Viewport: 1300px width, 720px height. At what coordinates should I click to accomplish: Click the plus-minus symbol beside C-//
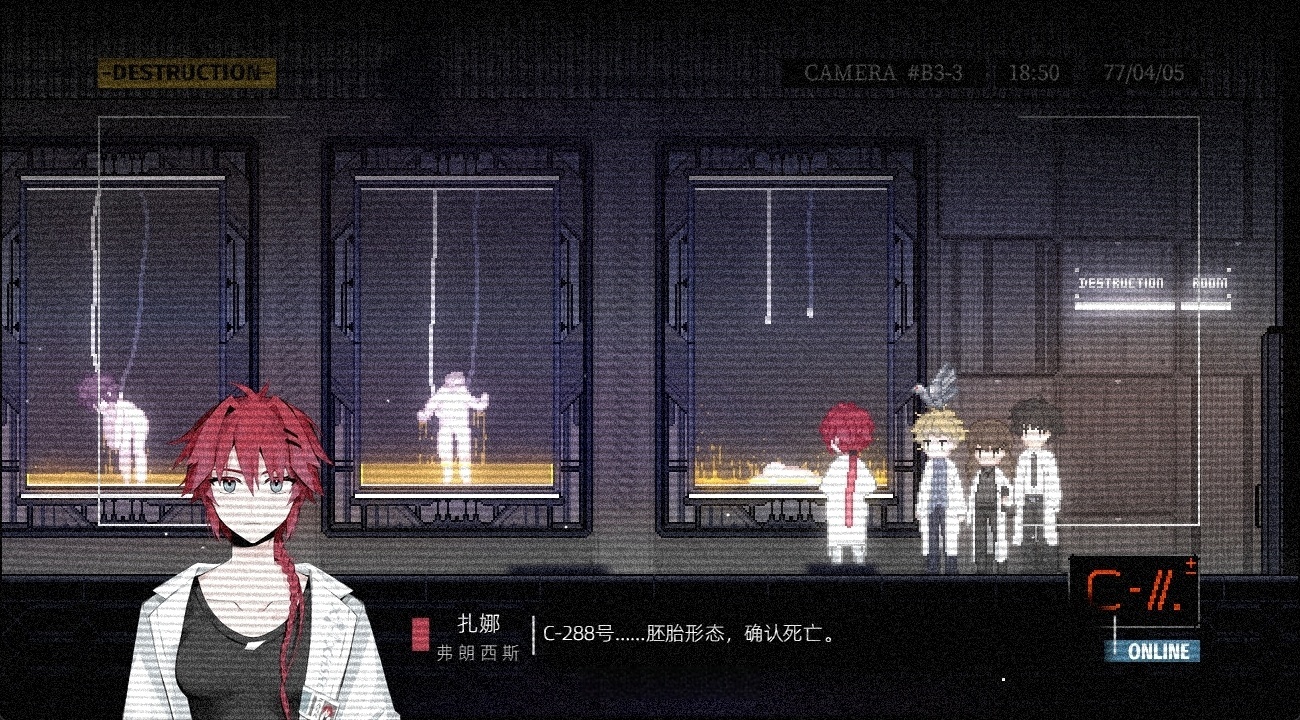click(x=1191, y=567)
